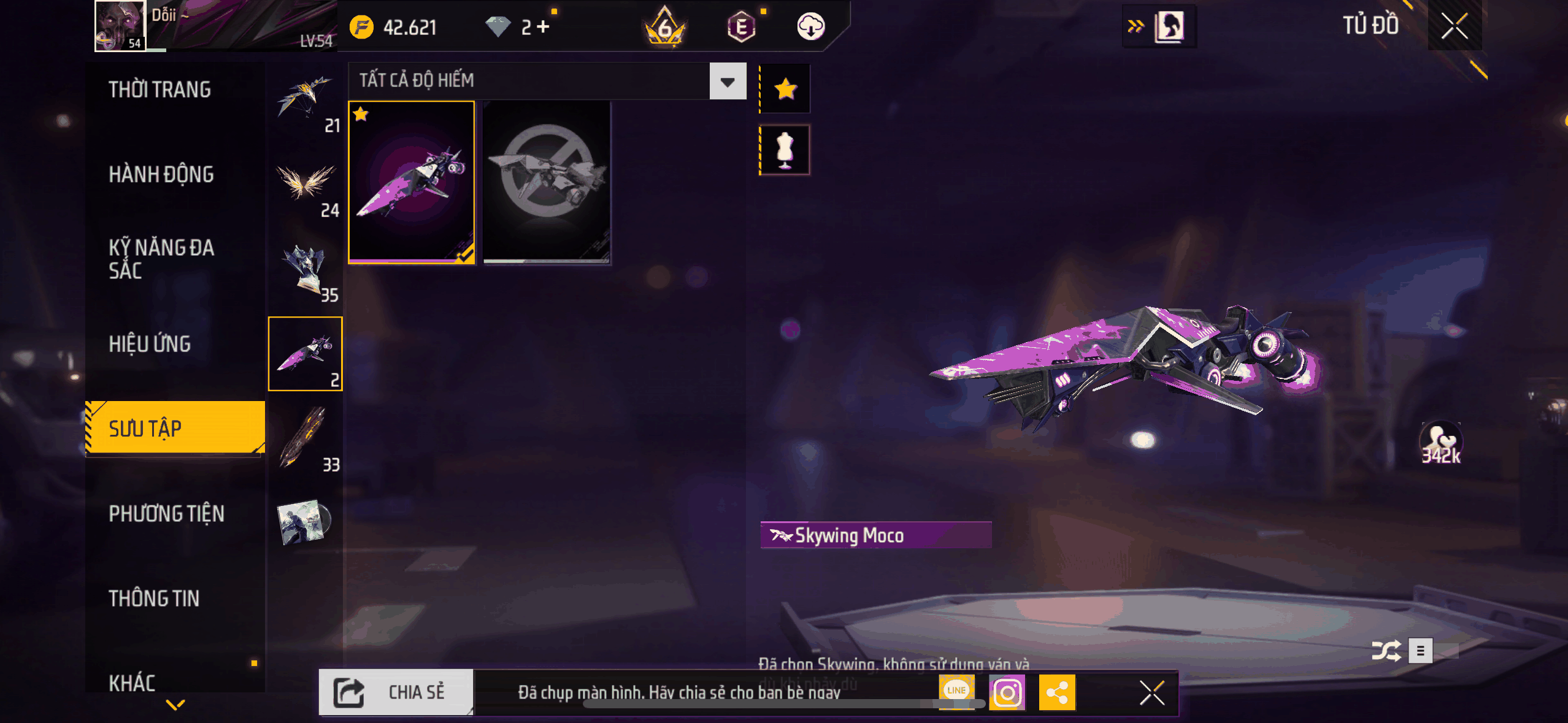Viewport: 1568px width, 723px height.
Task: Share the screenshot to Instagram
Action: click(x=1007, y=693)
